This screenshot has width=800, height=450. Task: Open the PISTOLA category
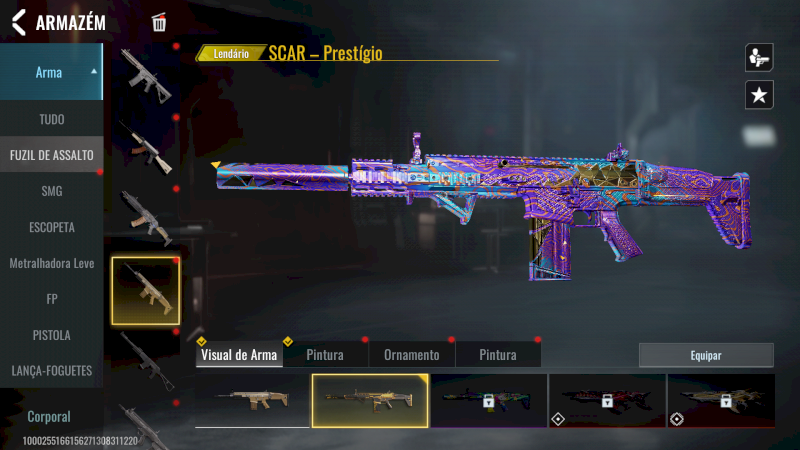[51, 334]
